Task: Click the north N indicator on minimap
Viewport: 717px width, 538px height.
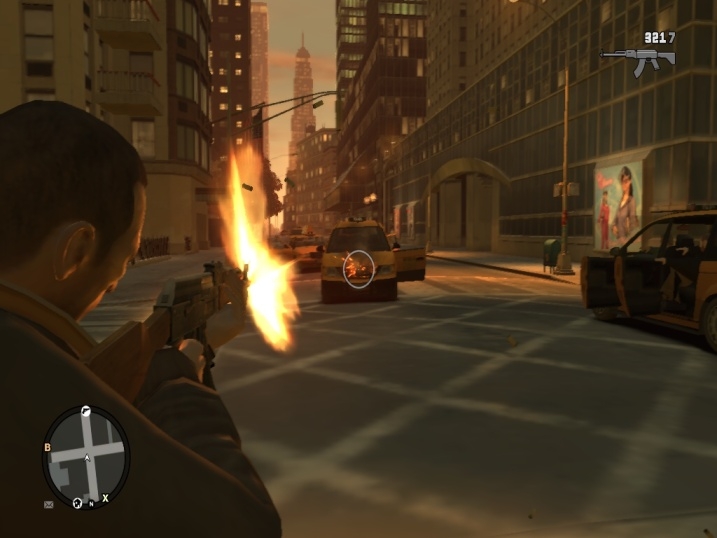Action: click(91, 504)
